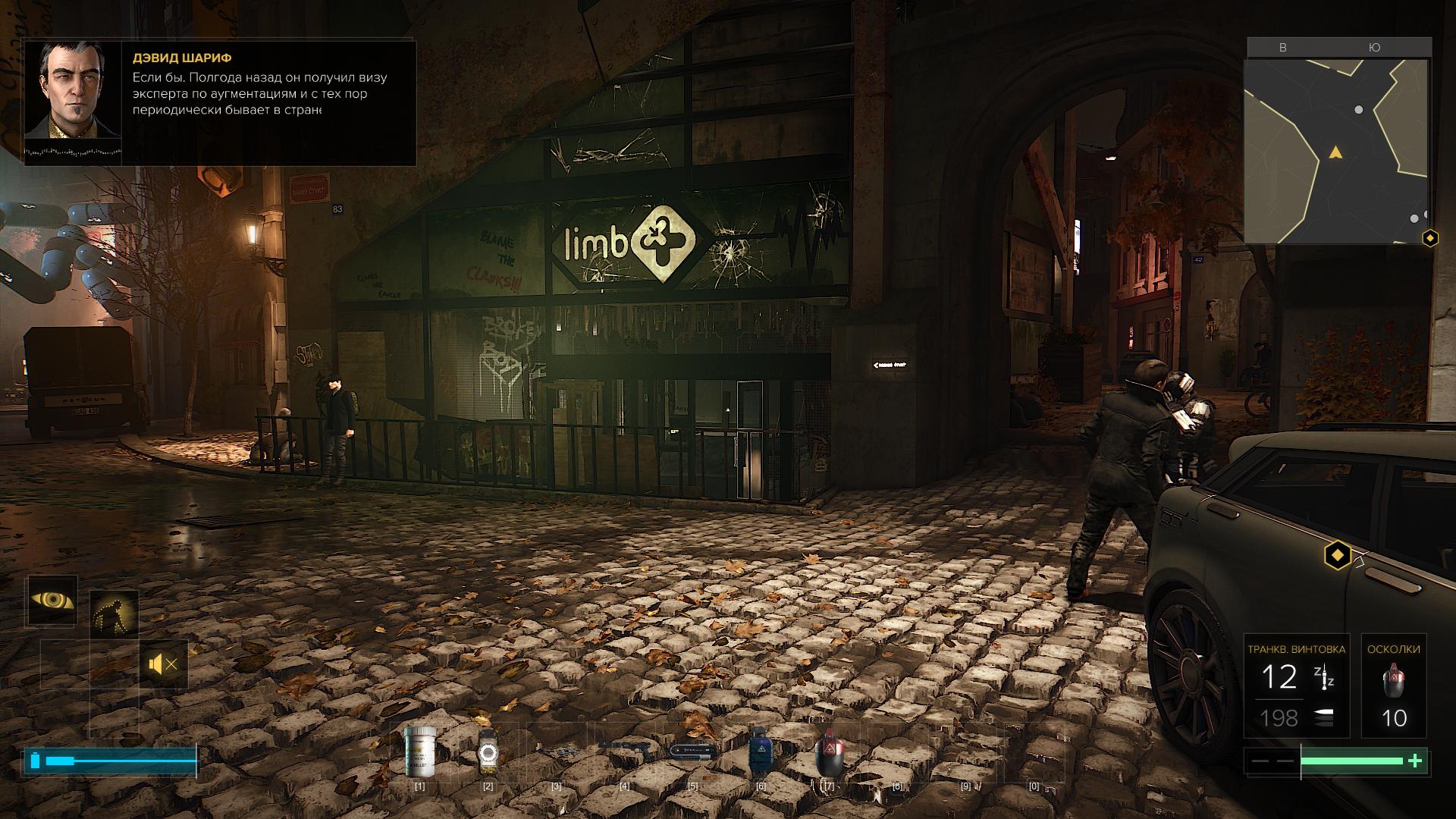
Task: Click the hexagonal objective marker beside the minimap
Action: (1430, 239)
